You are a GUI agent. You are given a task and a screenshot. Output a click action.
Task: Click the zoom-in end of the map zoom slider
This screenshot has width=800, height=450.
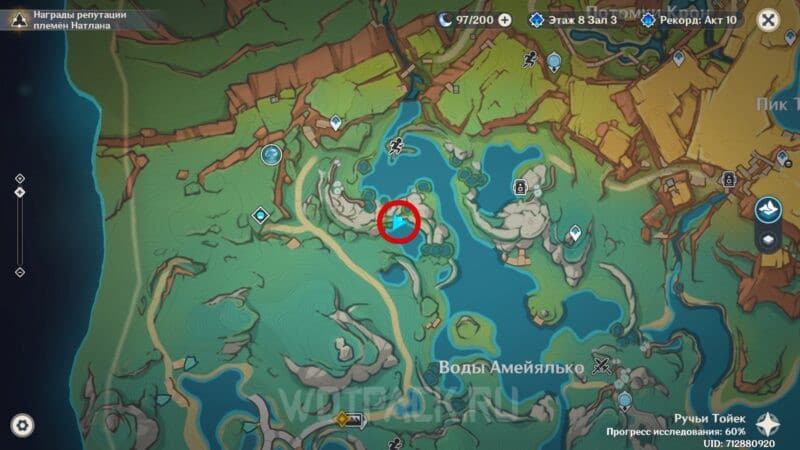point(20,179)
